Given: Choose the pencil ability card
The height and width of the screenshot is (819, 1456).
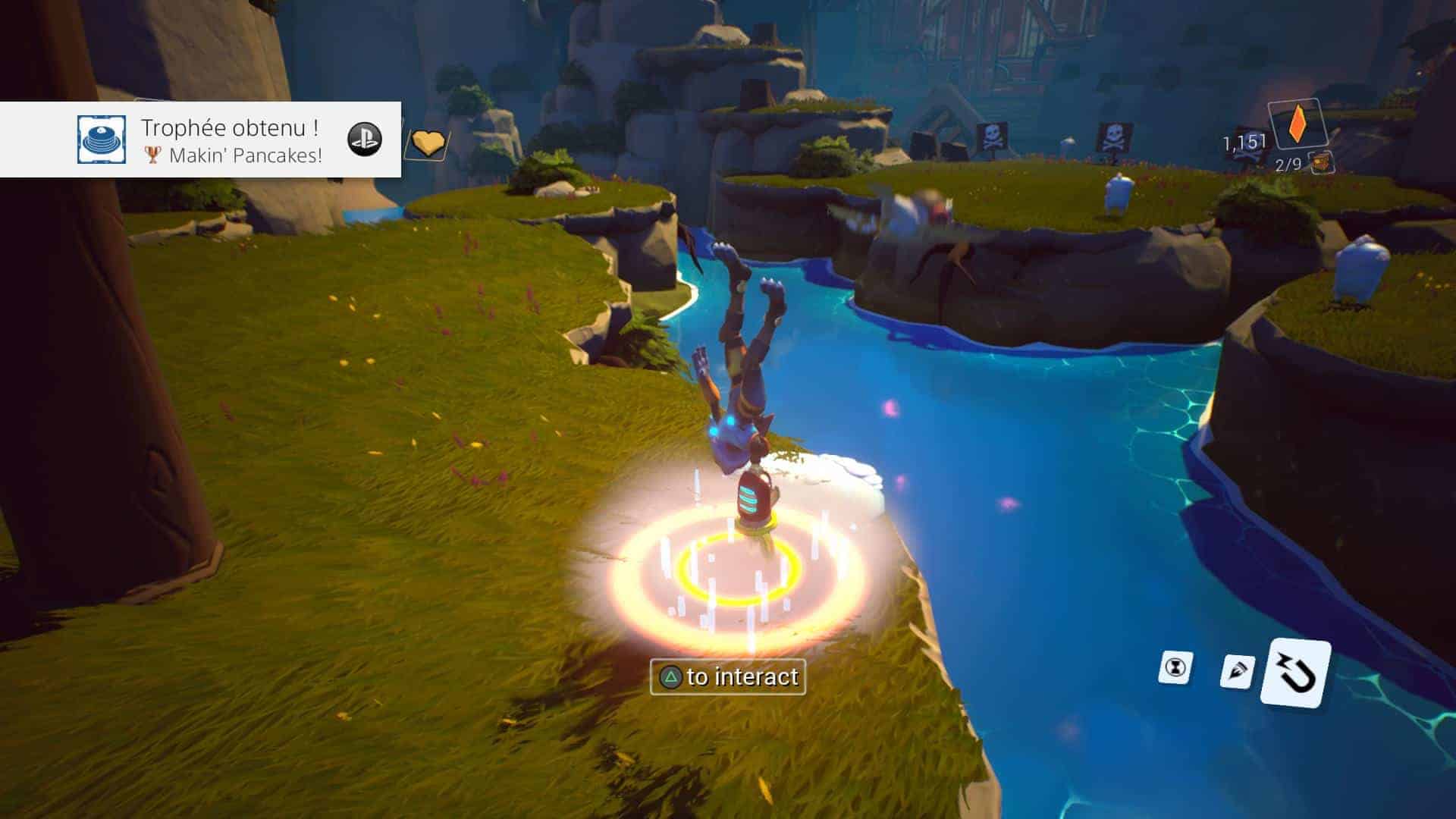Looking at the screenshot, I should [1237, 671].
